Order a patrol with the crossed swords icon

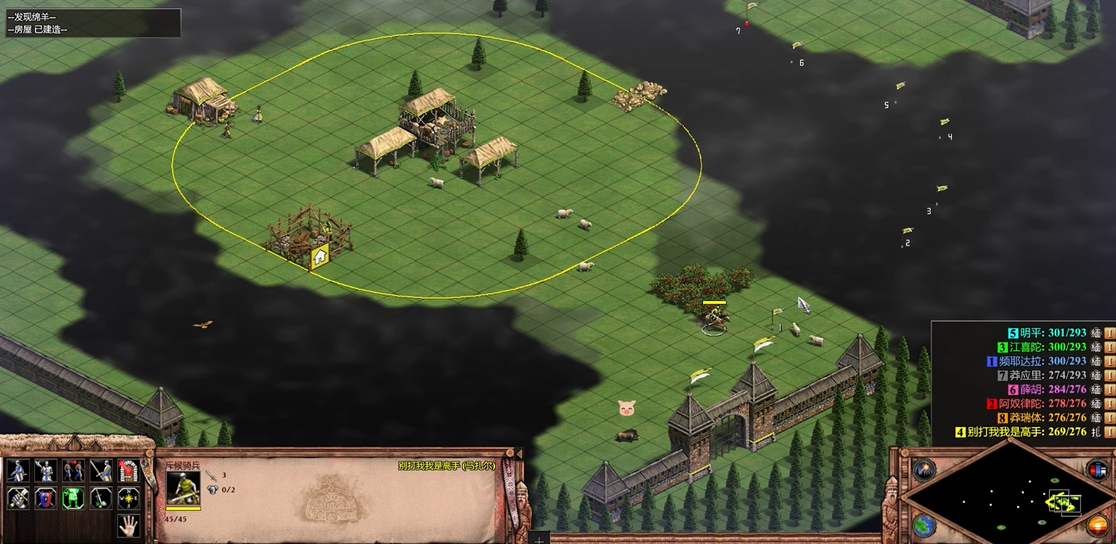(x=17, y=498)
